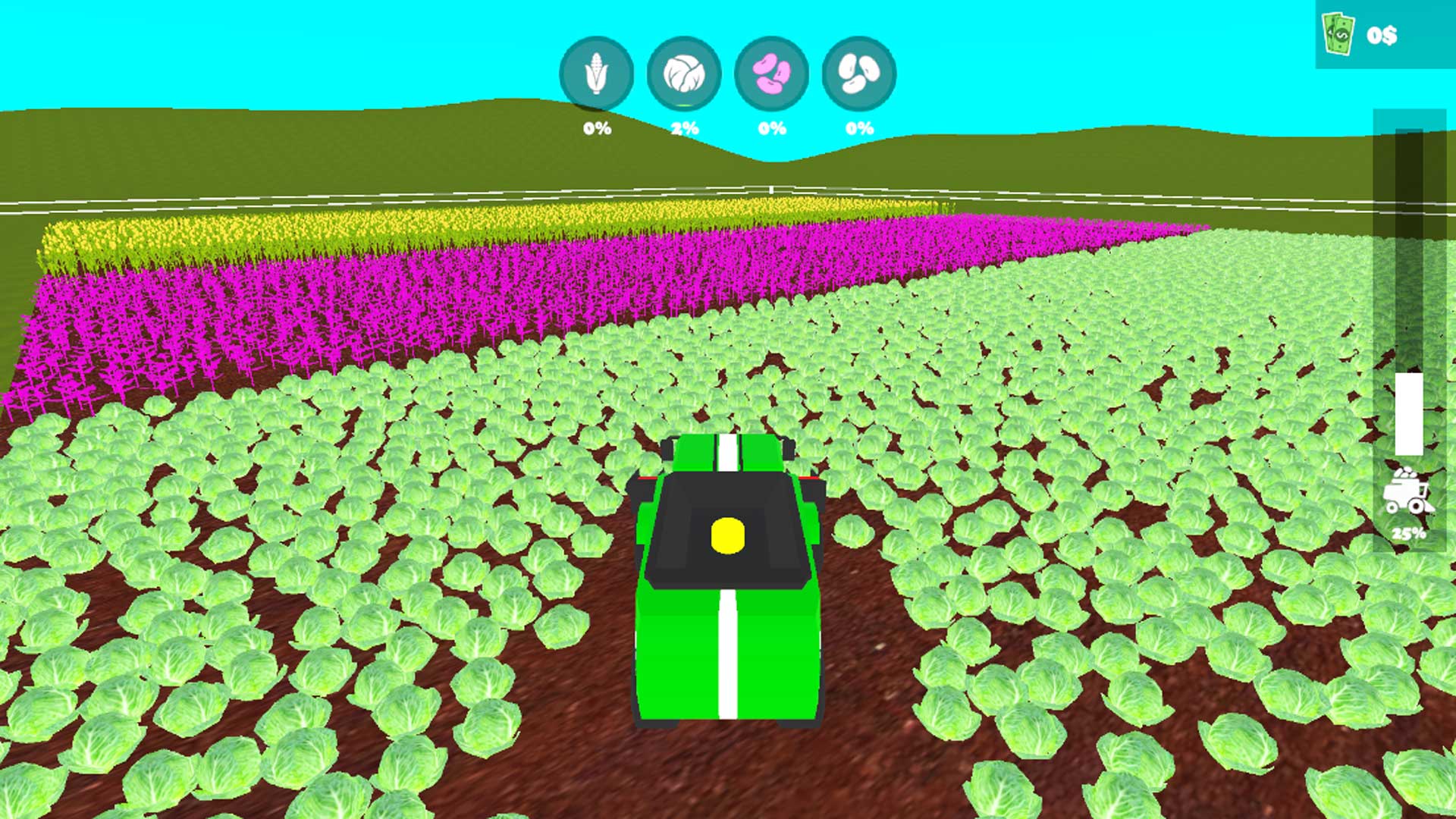Toggle the white beans crop selection
Image resolution: width=1456 pixels, height=819 pixels.
pos(859,75)
